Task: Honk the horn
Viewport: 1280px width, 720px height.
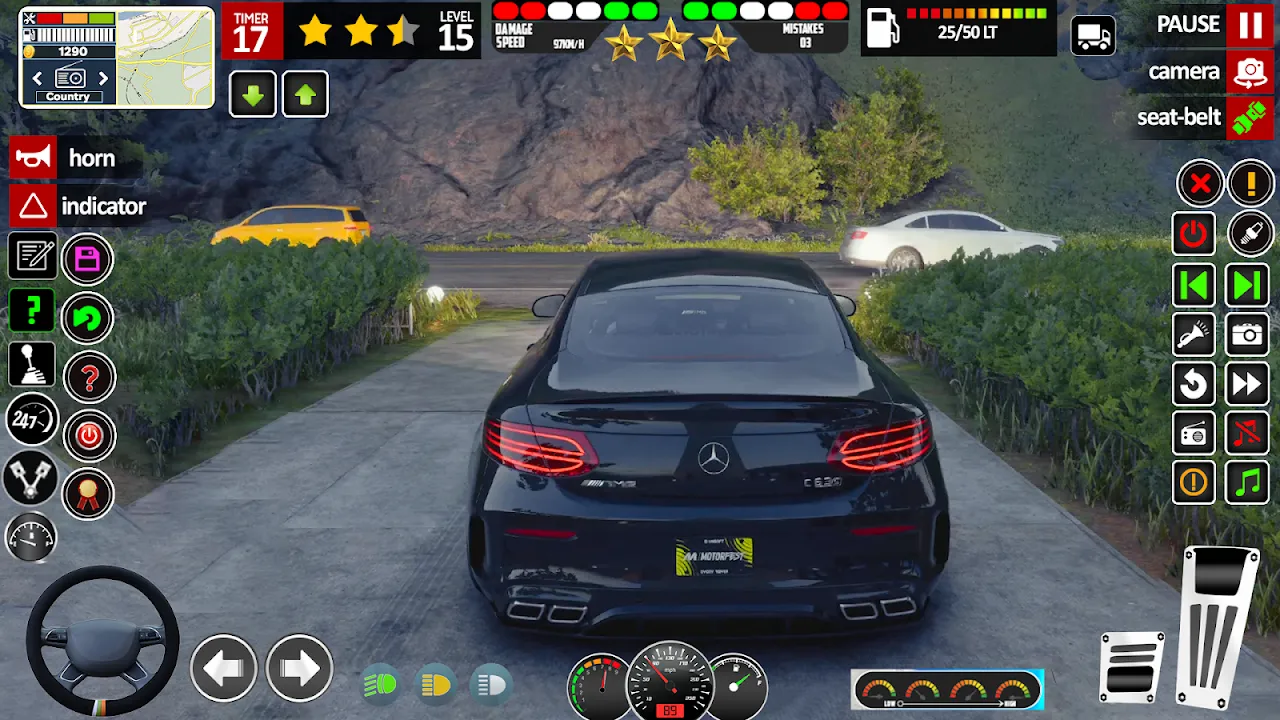Action: point(33,158)
